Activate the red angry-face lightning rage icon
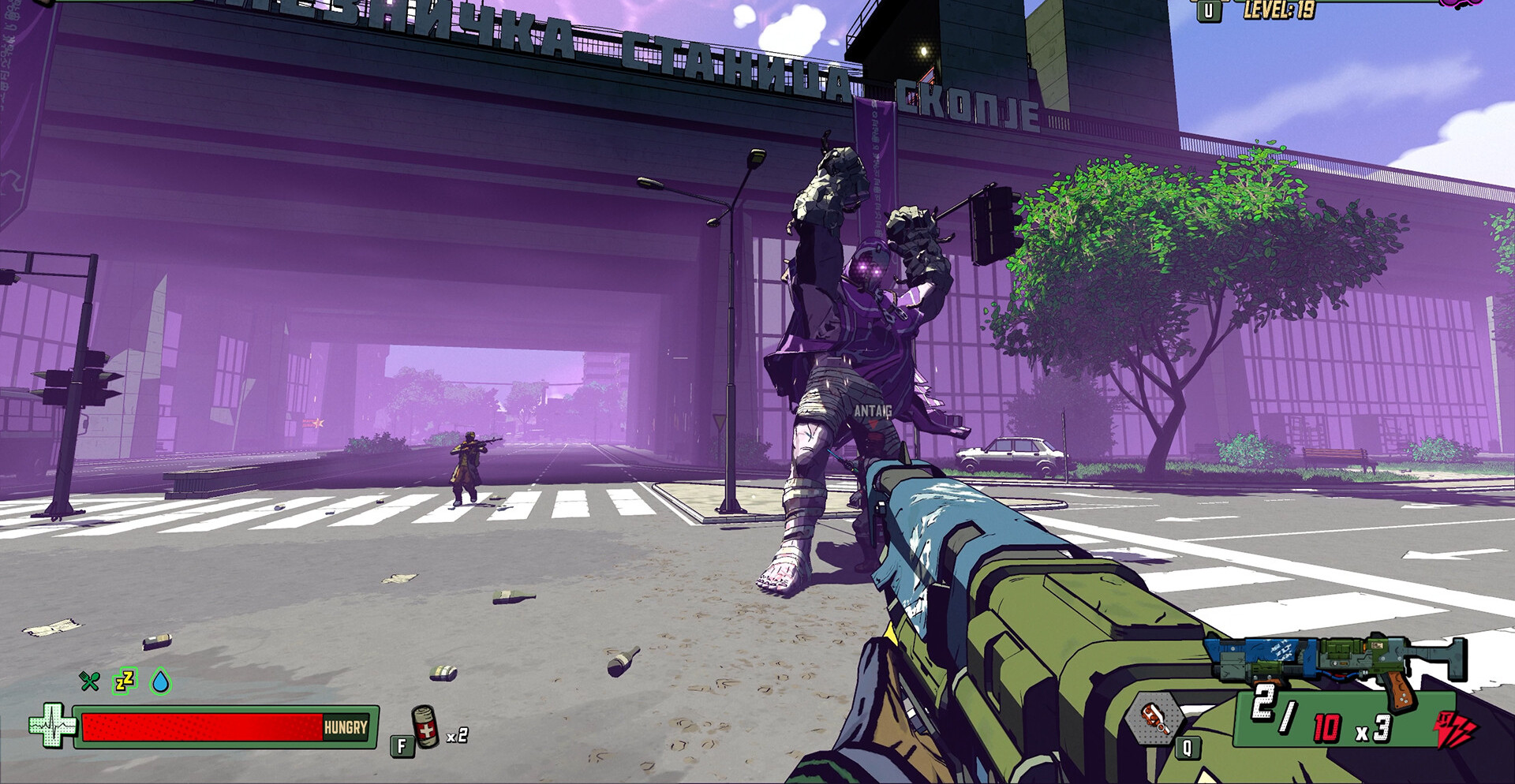 pyautogui.click(x=1453, y=729)
